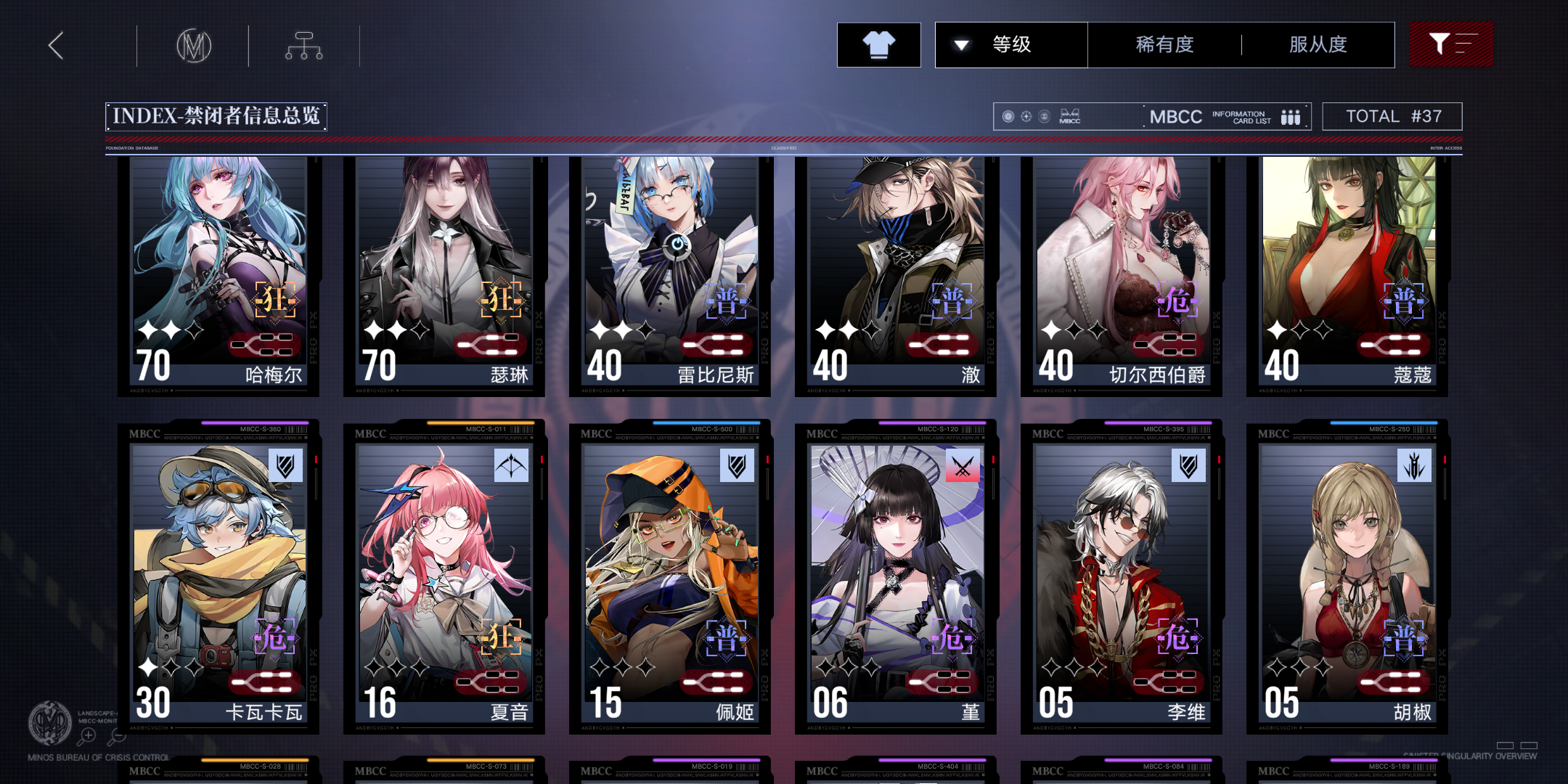The height and width of the screenshot is (784, 1568).
Task: Click the shield class icon on 李维's card
Action: click(1190, 467)
